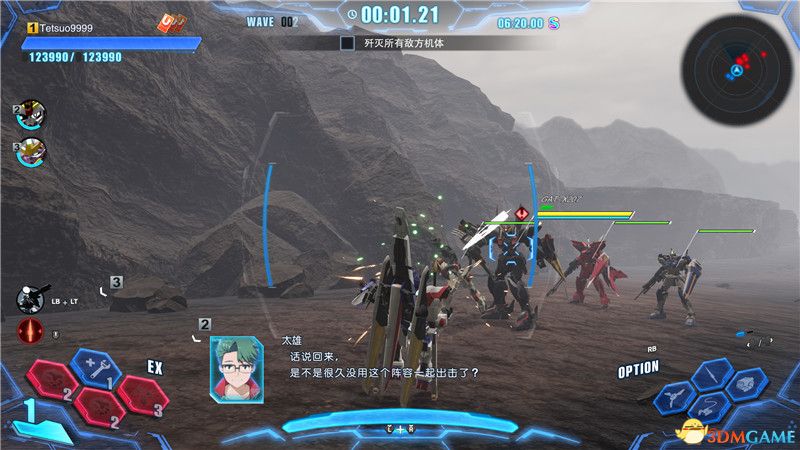Click the mission objective checkbox

pos(347,43)
